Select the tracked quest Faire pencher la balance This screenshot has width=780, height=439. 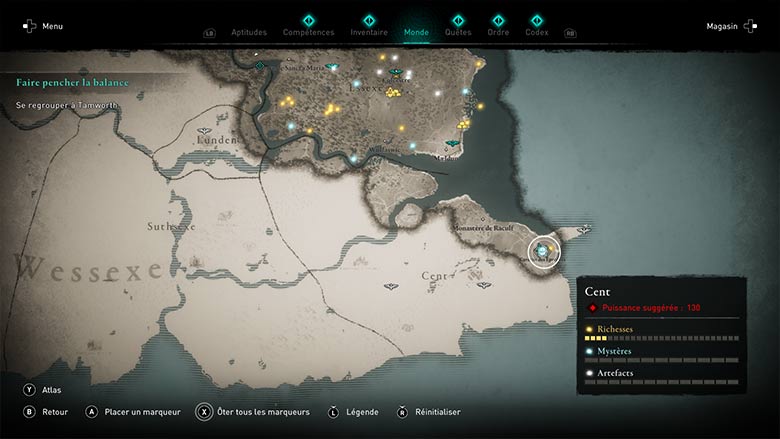[80, 82]
